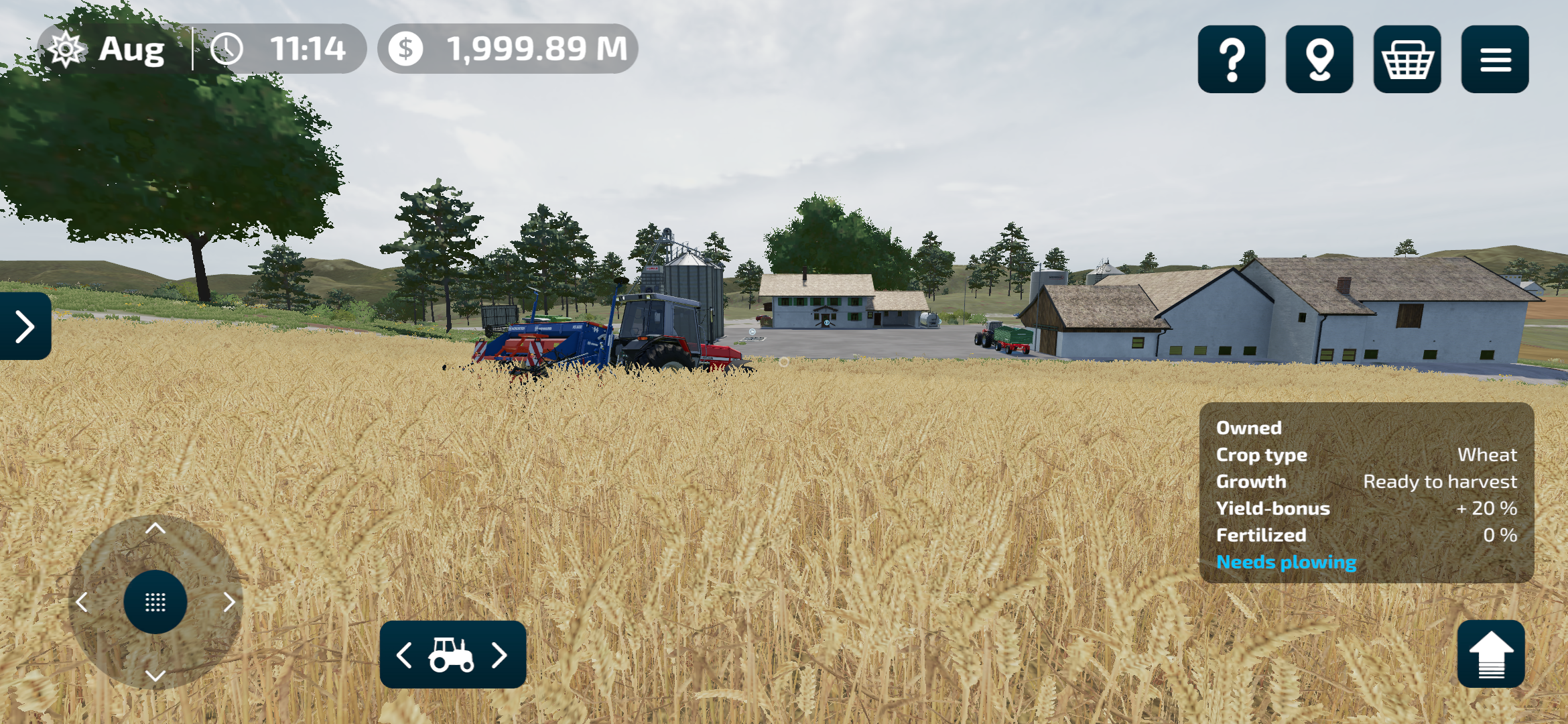The image size is (1568, 724).
Task: Tap the joystick center dotted button
Action: (x=155, y=602)
